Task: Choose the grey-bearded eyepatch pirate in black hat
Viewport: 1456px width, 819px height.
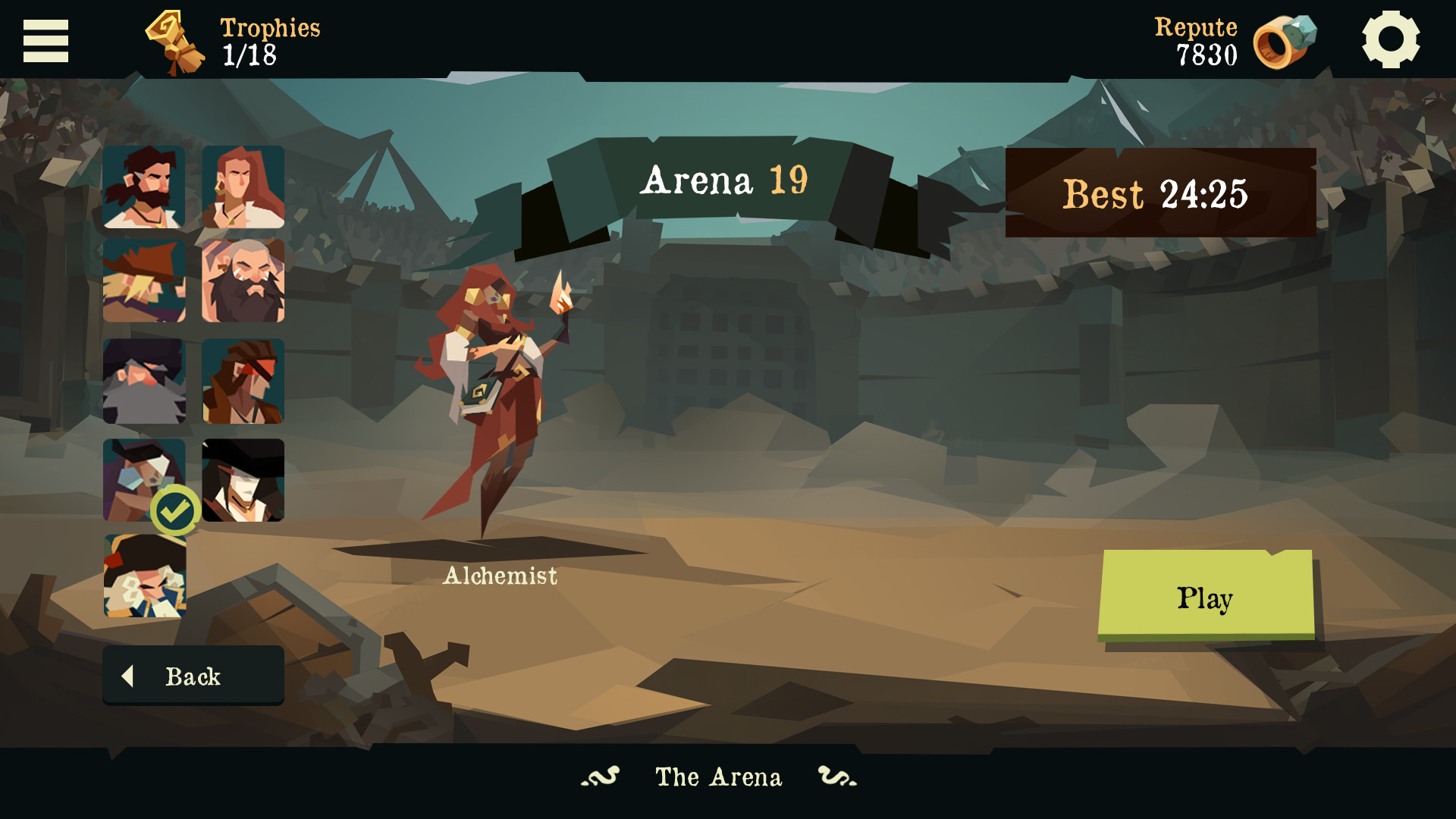Action: (x=144, y=381)
